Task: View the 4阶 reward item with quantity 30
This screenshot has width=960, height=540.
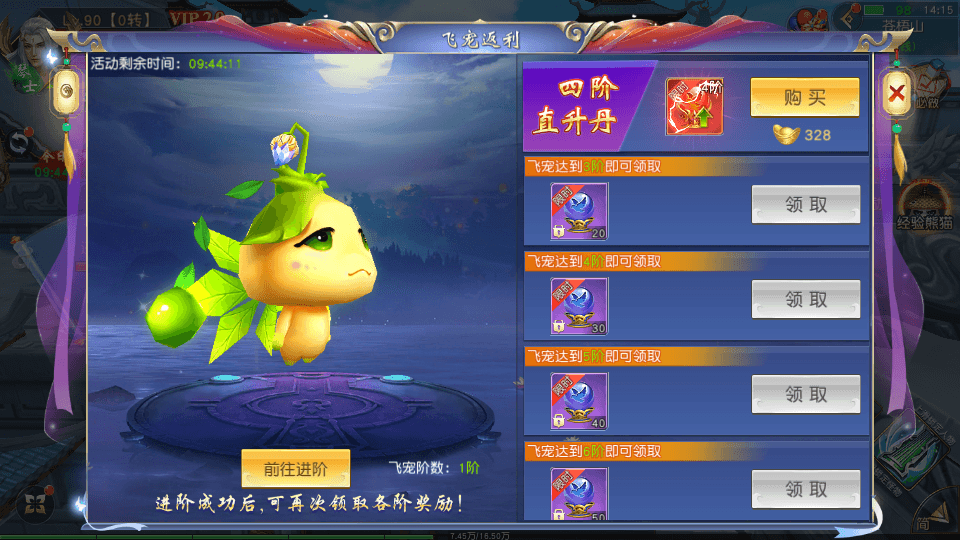Action: tap(579, 306)
